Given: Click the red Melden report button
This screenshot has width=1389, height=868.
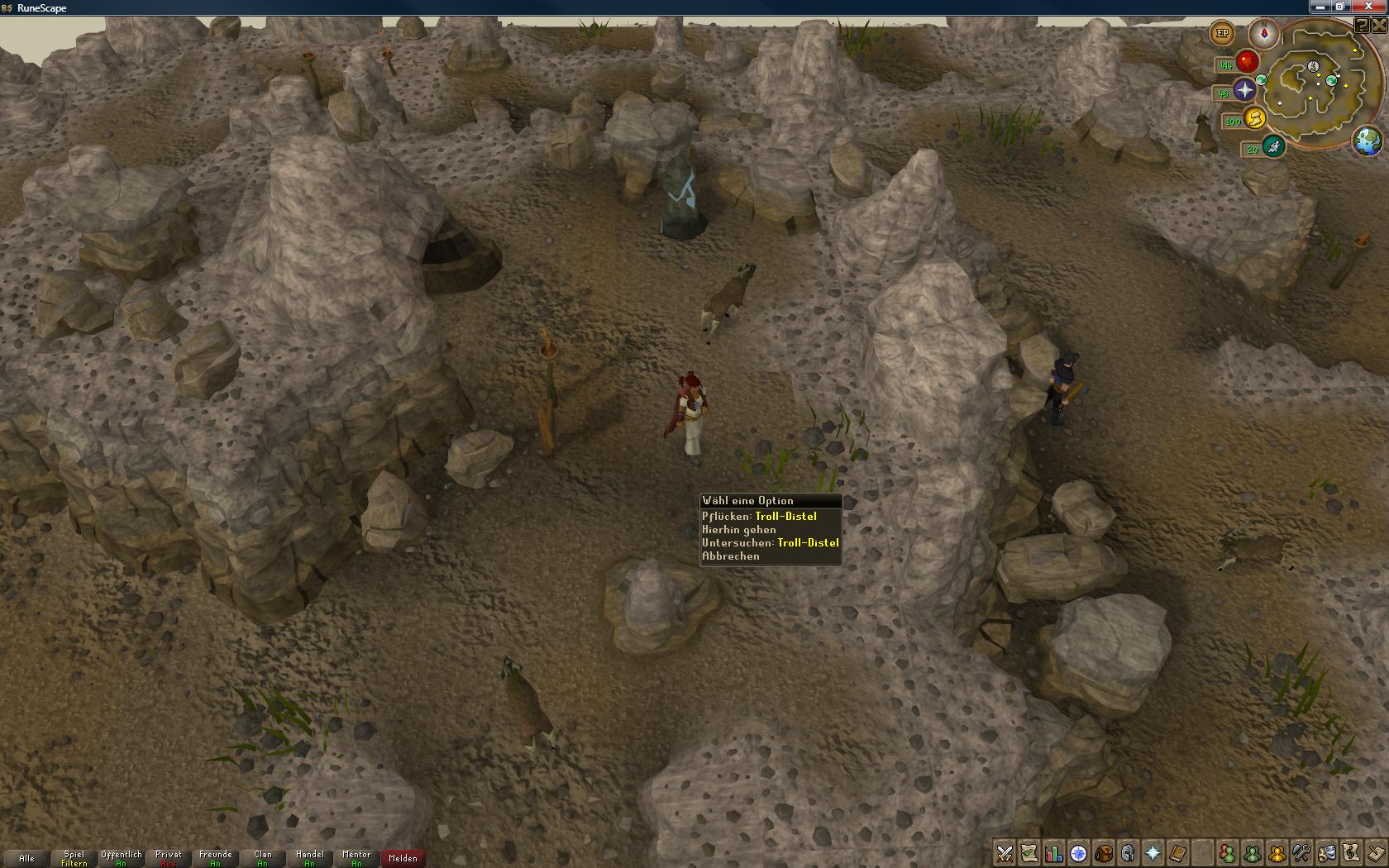Looking at the screenshot, I should pos(403,858).
